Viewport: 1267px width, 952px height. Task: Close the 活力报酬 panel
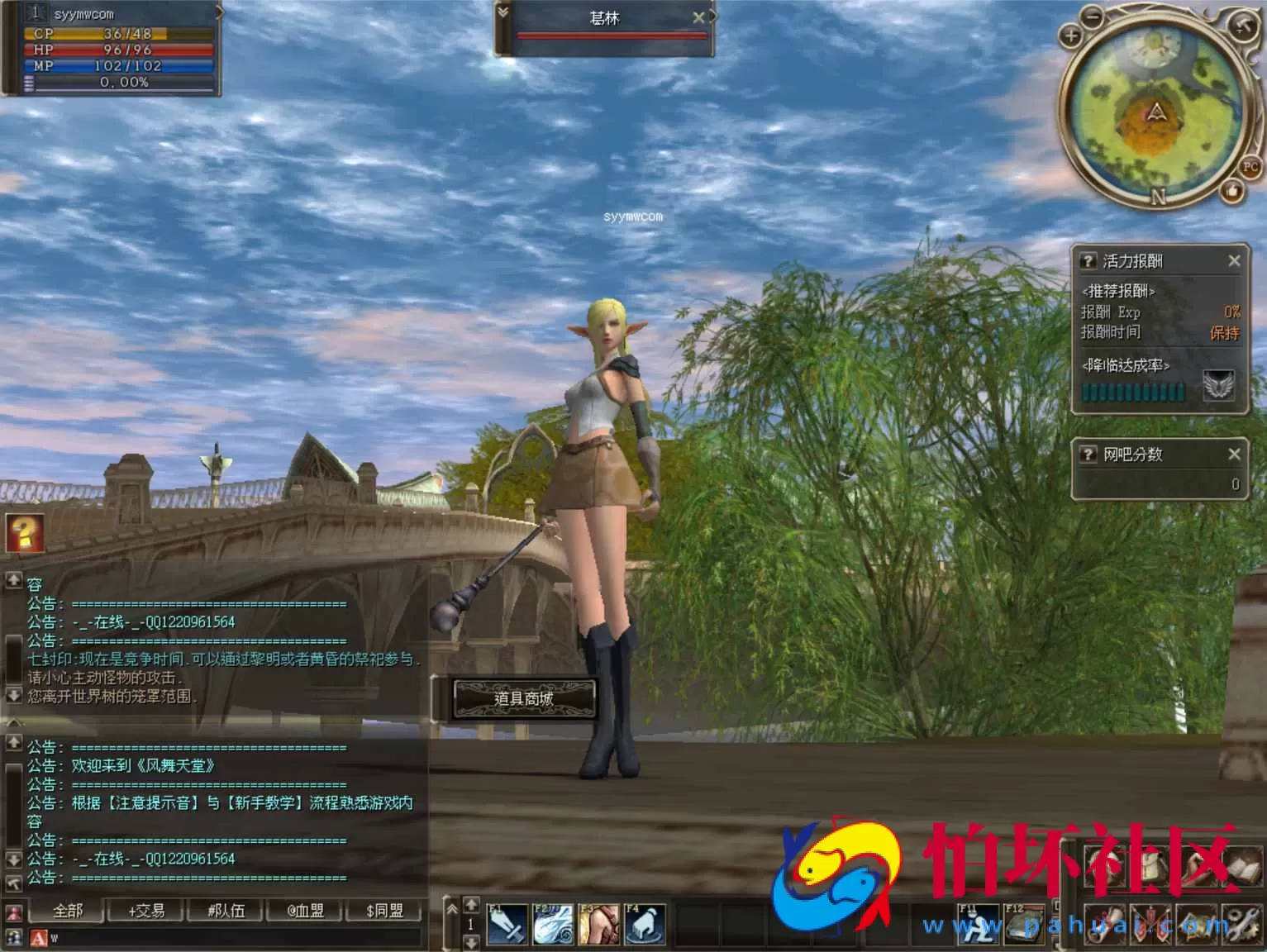1234,261
